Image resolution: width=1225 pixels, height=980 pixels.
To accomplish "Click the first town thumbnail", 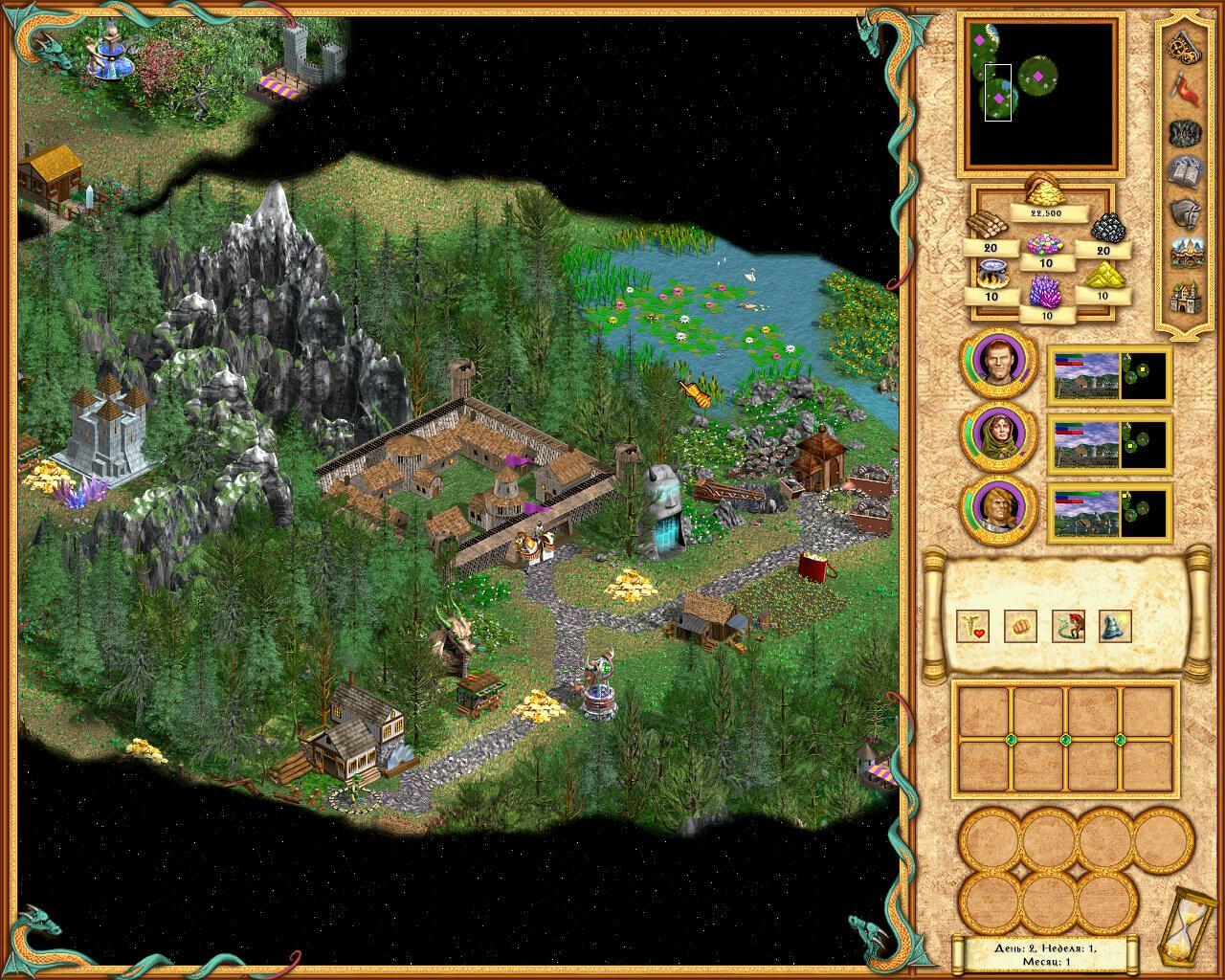I will (1109, 374).
